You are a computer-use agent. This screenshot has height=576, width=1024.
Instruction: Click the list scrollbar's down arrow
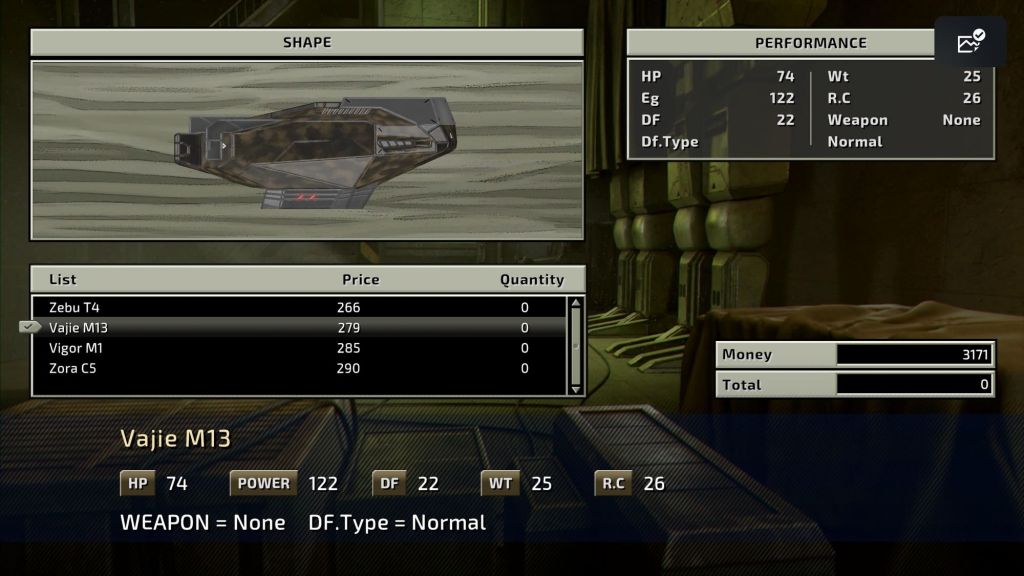pyautogui.click(x=575, y=388)
